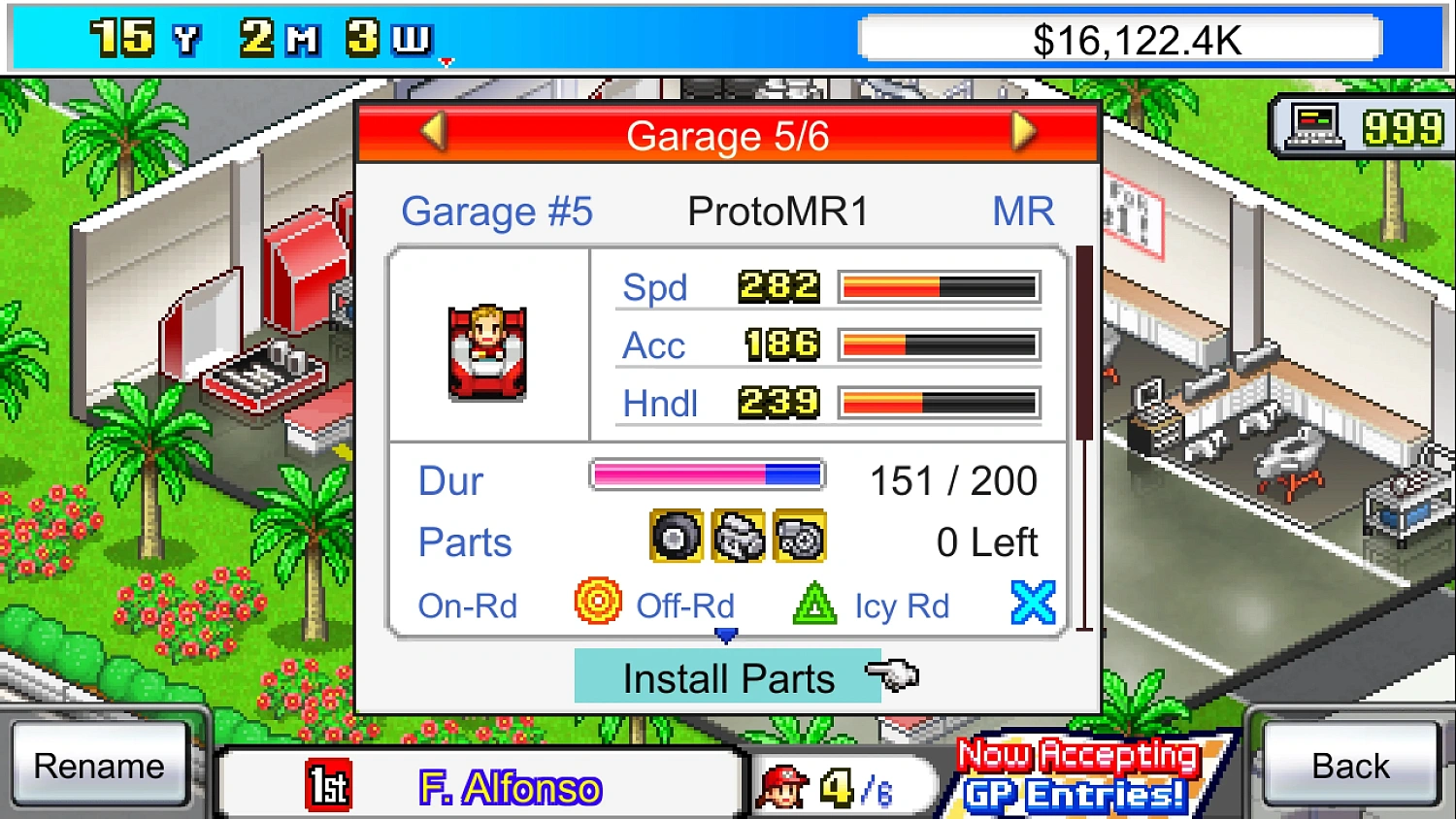Switch to the Garage 5/6 header tab

pyautogui.click(x=728, y=135)
